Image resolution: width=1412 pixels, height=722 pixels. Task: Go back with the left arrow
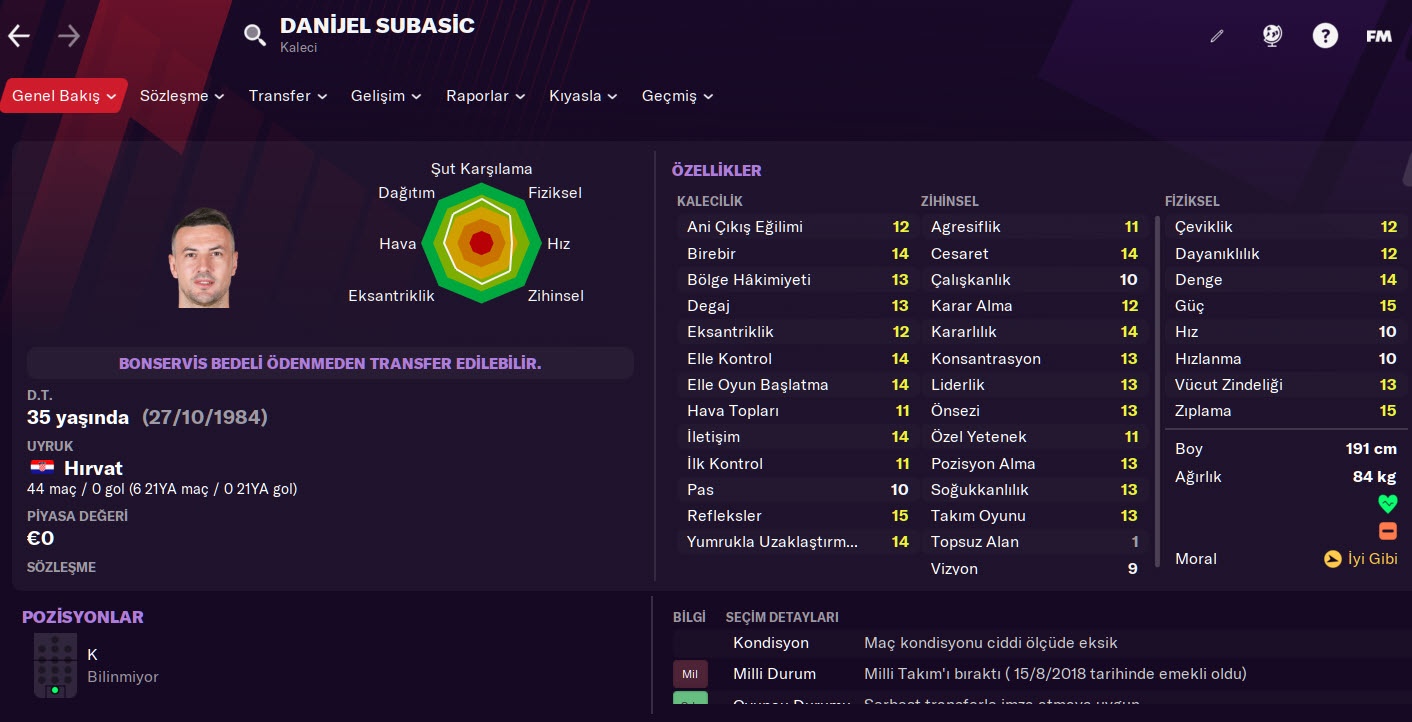(19, 37)
